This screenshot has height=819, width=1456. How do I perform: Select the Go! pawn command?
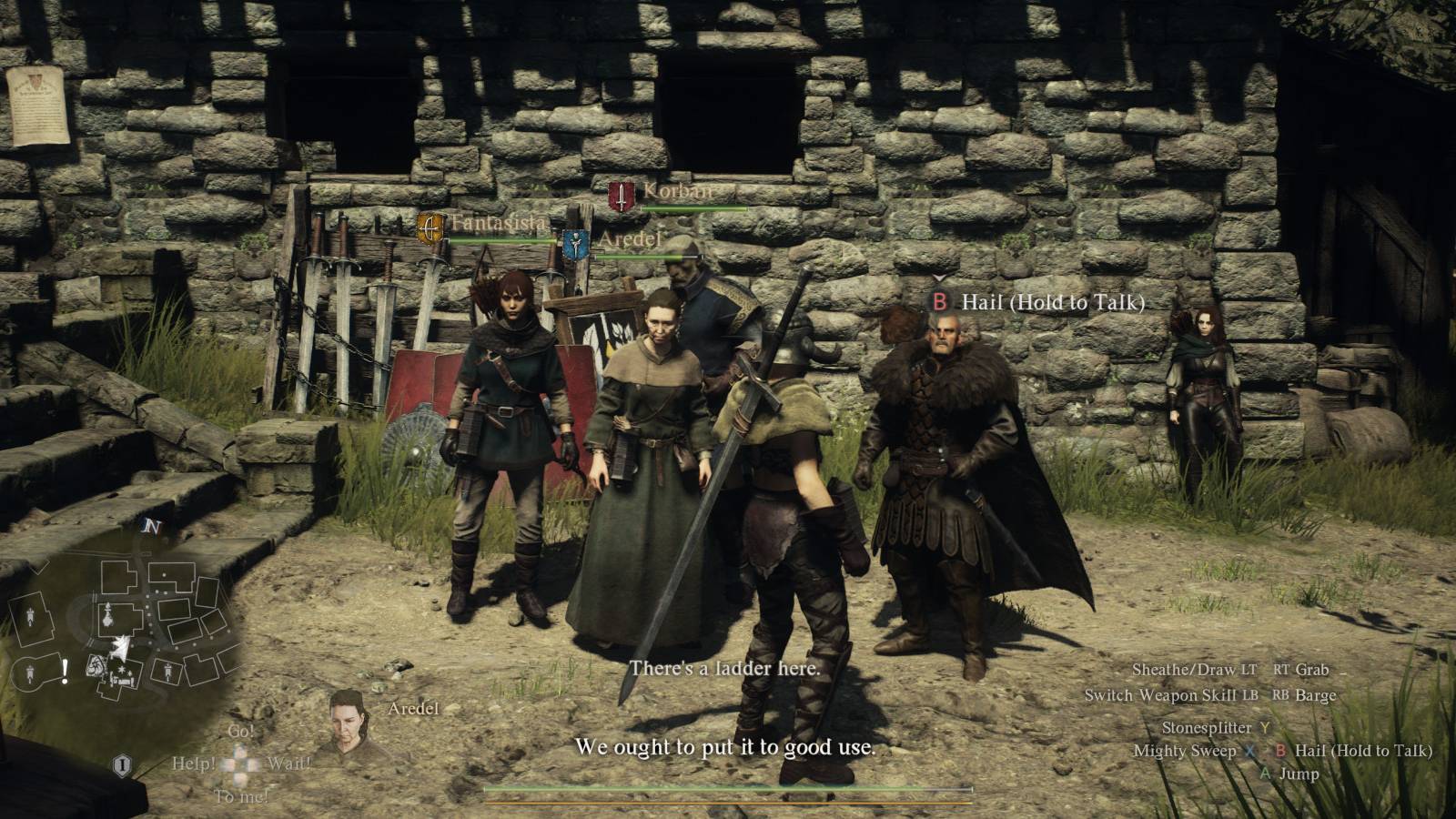click(240, 731)
